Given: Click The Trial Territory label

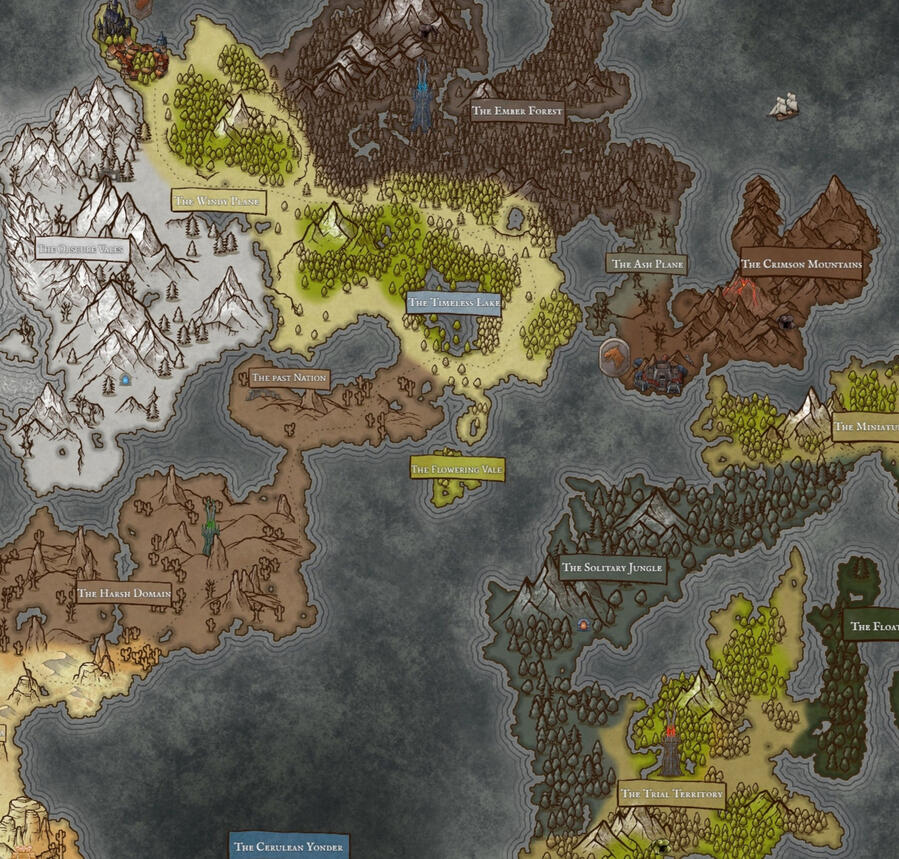Looking at the screenshot, I should [x=671, y=794].
